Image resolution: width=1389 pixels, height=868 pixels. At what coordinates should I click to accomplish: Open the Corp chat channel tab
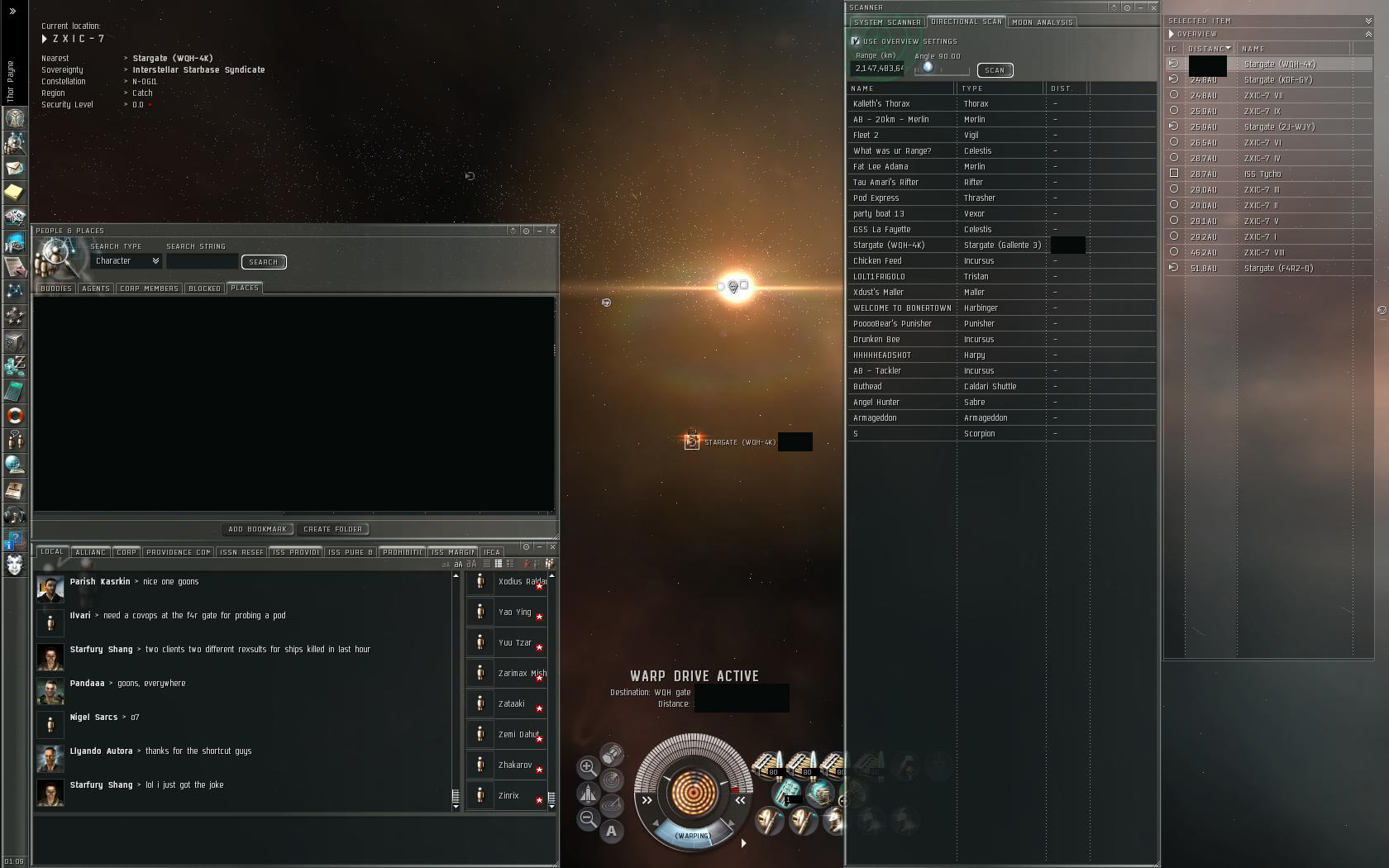(126, 552)
